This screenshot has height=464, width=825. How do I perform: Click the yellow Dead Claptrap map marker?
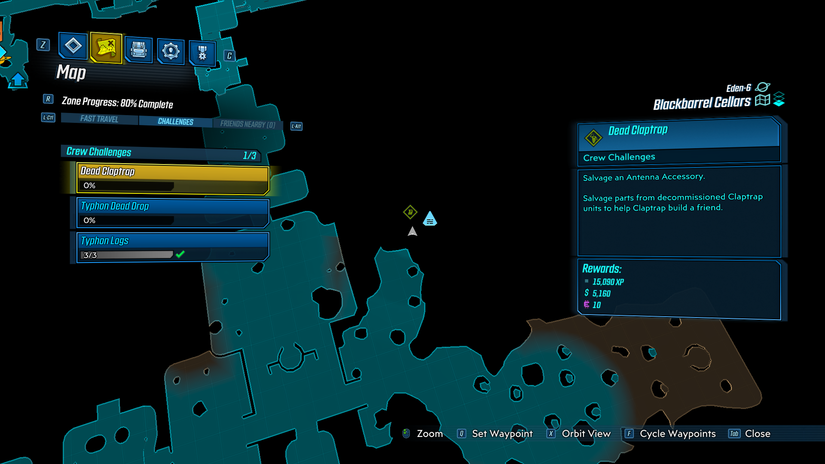[409, 212]
